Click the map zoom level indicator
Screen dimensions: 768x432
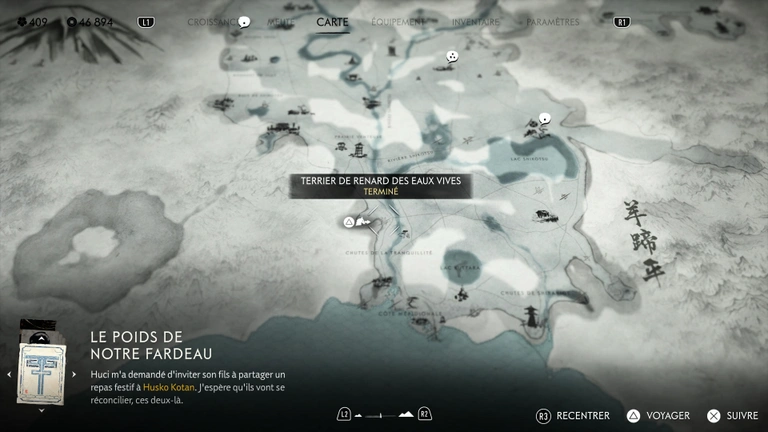(384, 414)
